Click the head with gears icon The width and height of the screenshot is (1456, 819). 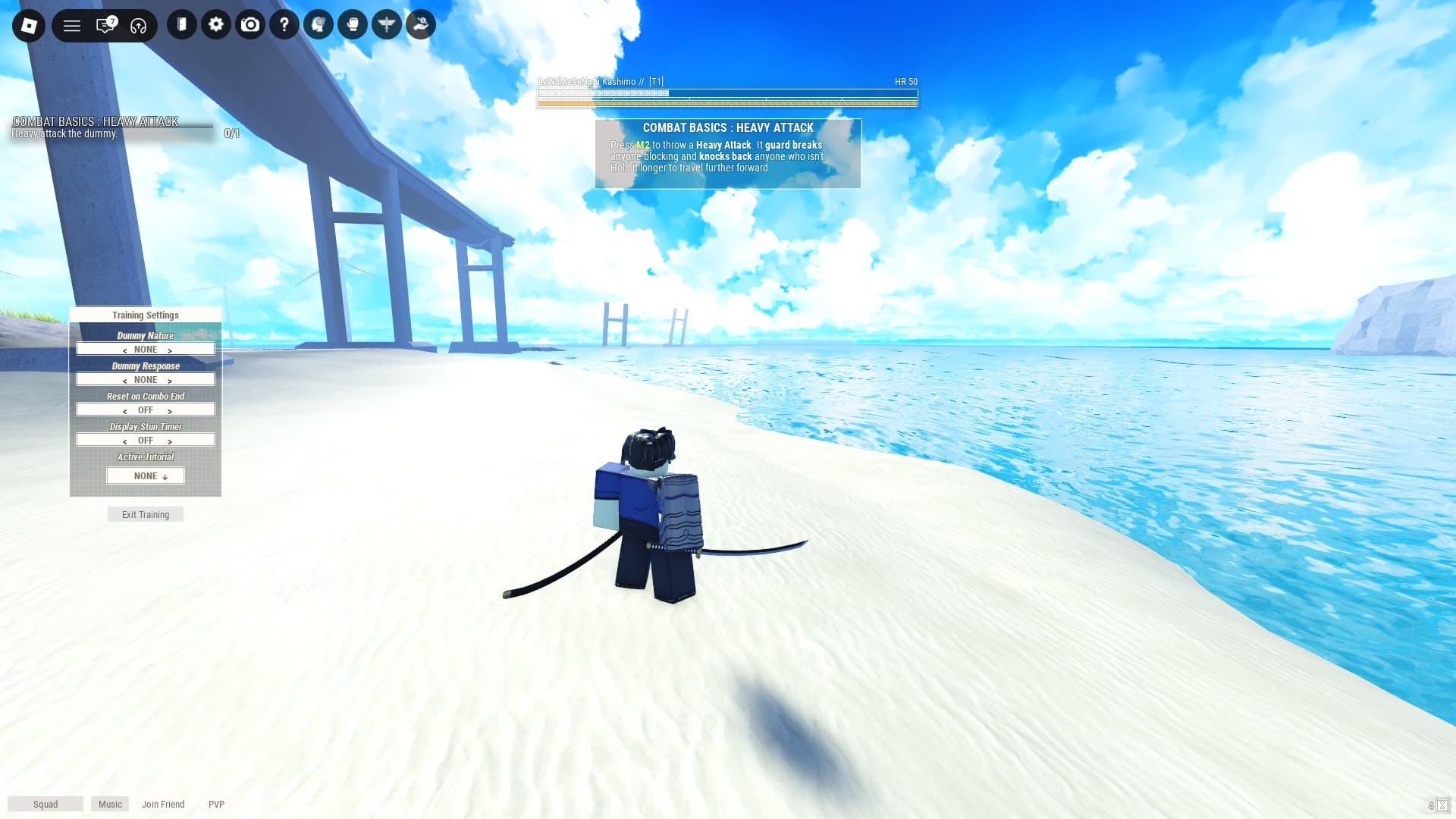[318, 25]
